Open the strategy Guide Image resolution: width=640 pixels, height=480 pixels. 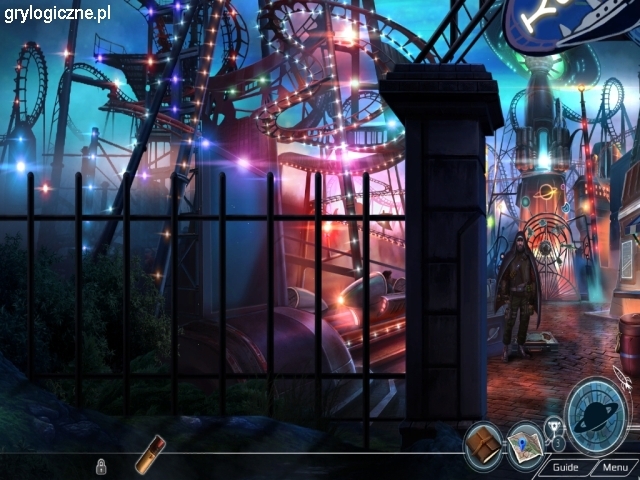click(565, 467)
